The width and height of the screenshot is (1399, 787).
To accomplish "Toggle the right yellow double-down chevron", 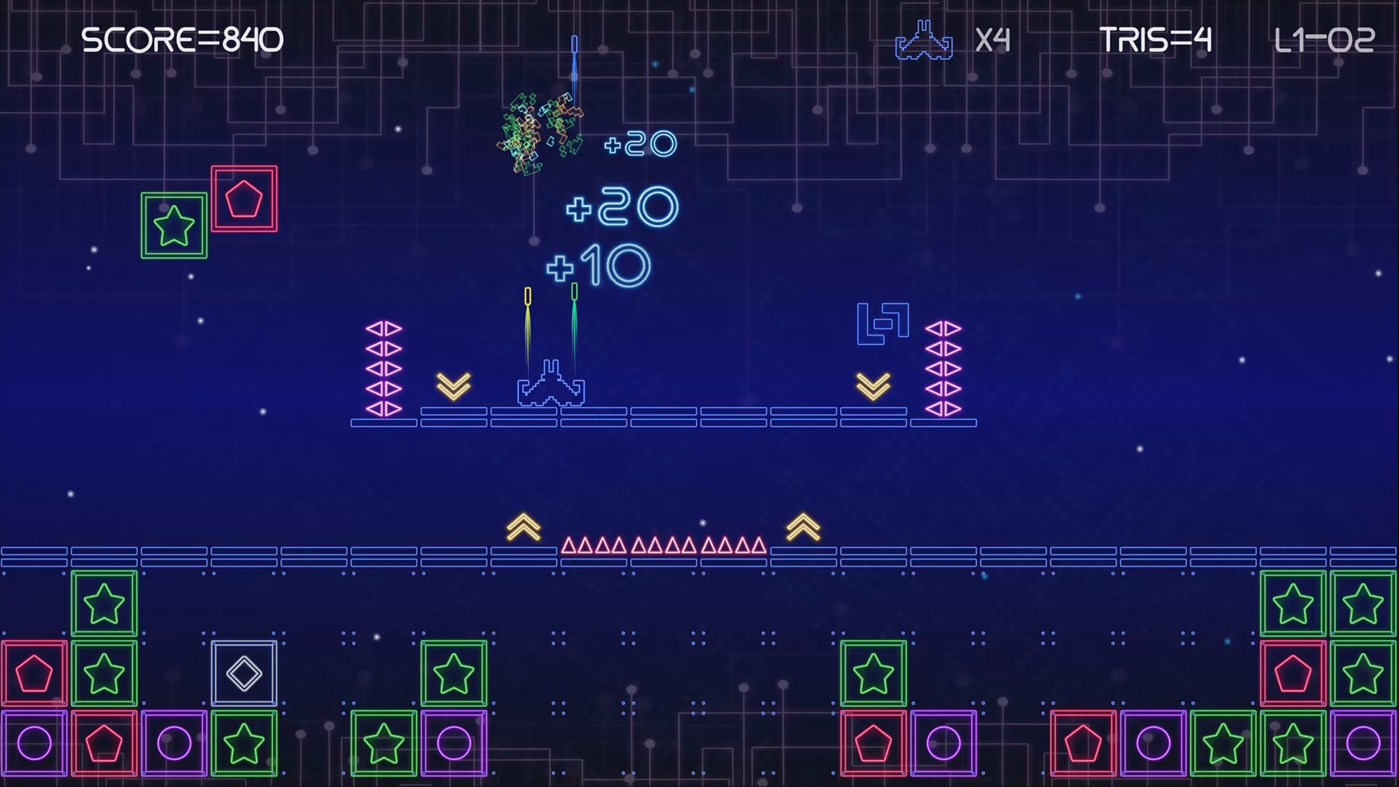I will pos(872,385).
